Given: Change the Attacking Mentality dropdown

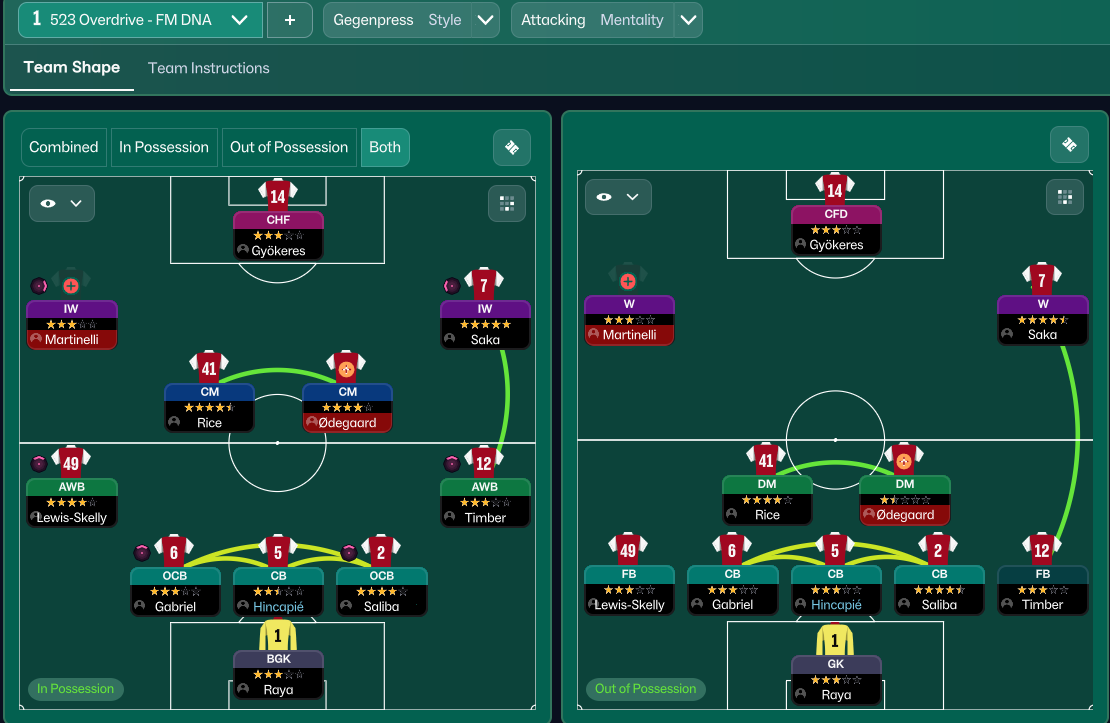Looking at the screenshot, I should 687,20.
